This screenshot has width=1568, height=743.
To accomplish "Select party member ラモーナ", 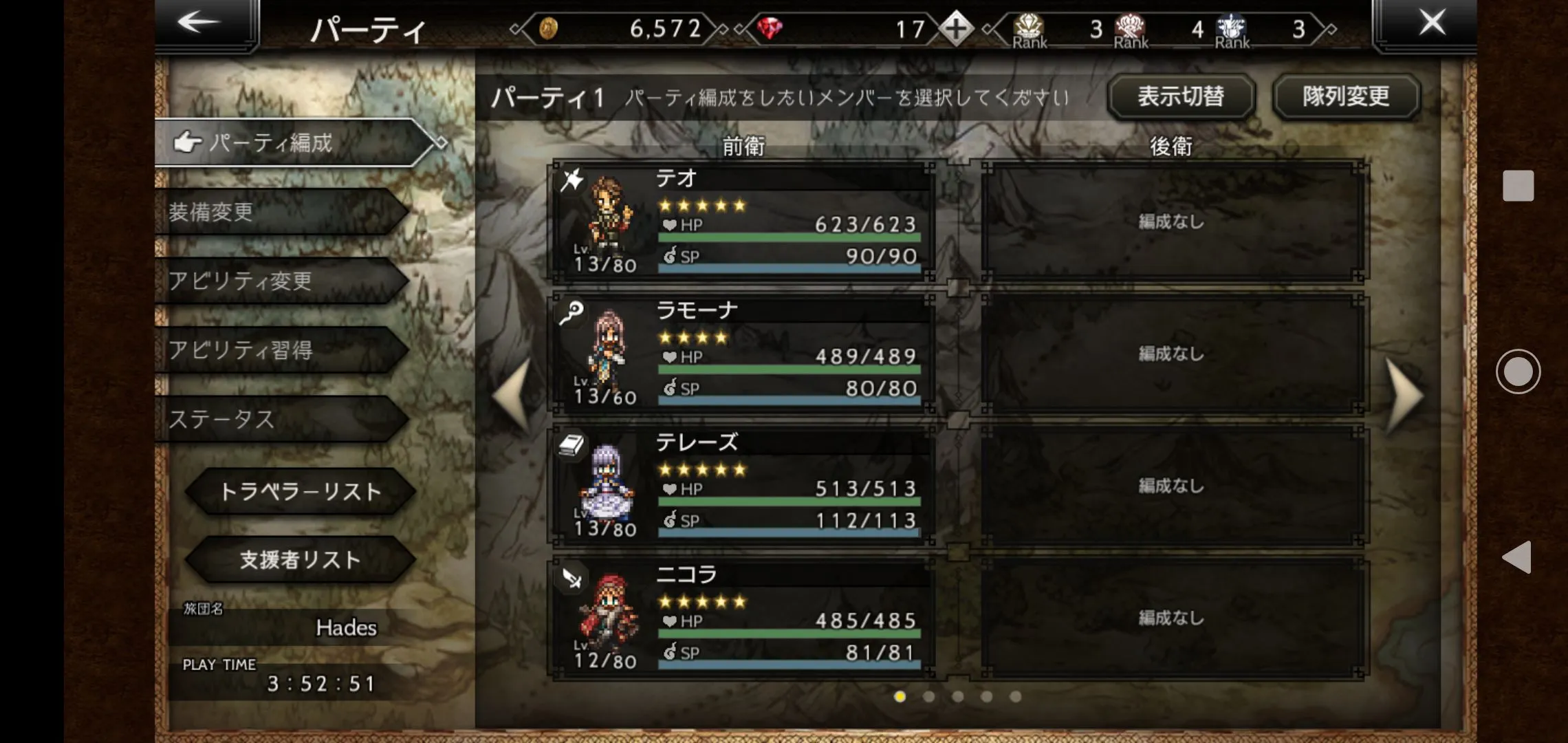I will coord(743,354).
